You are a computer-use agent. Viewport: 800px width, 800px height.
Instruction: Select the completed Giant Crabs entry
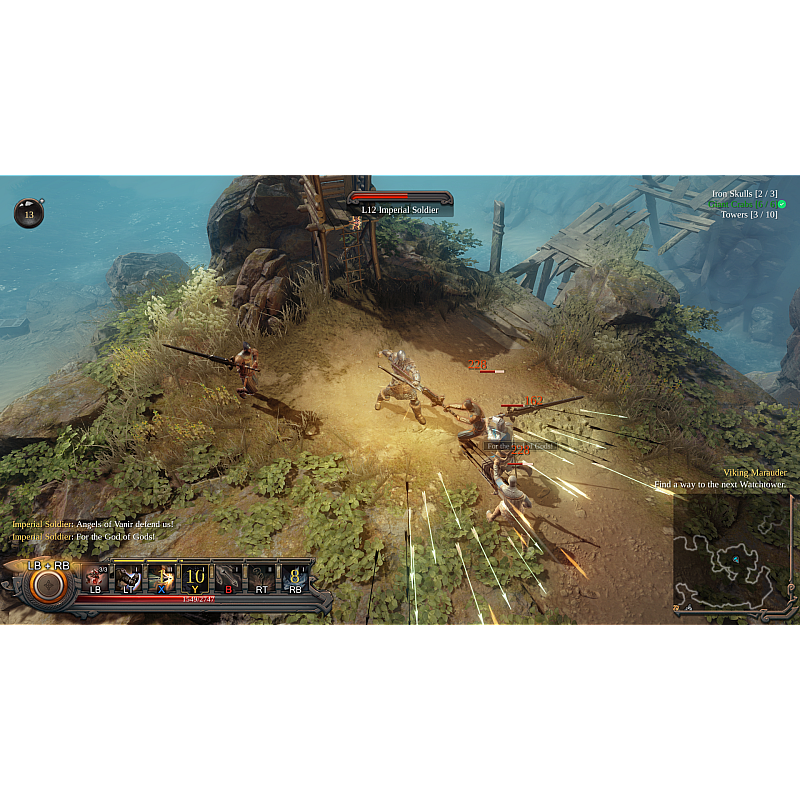pyautogui.click(x=745, y=204)
